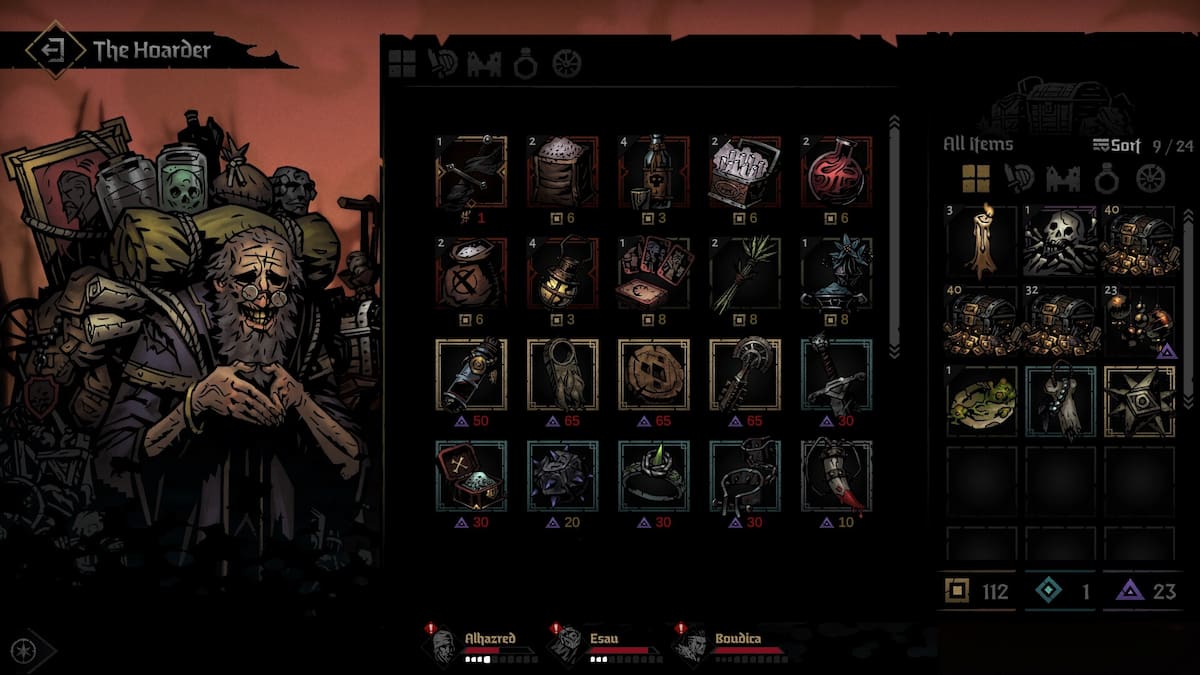1200x675 pixels.
Task: Select the green frog dish in inventory
Action: 981,401
